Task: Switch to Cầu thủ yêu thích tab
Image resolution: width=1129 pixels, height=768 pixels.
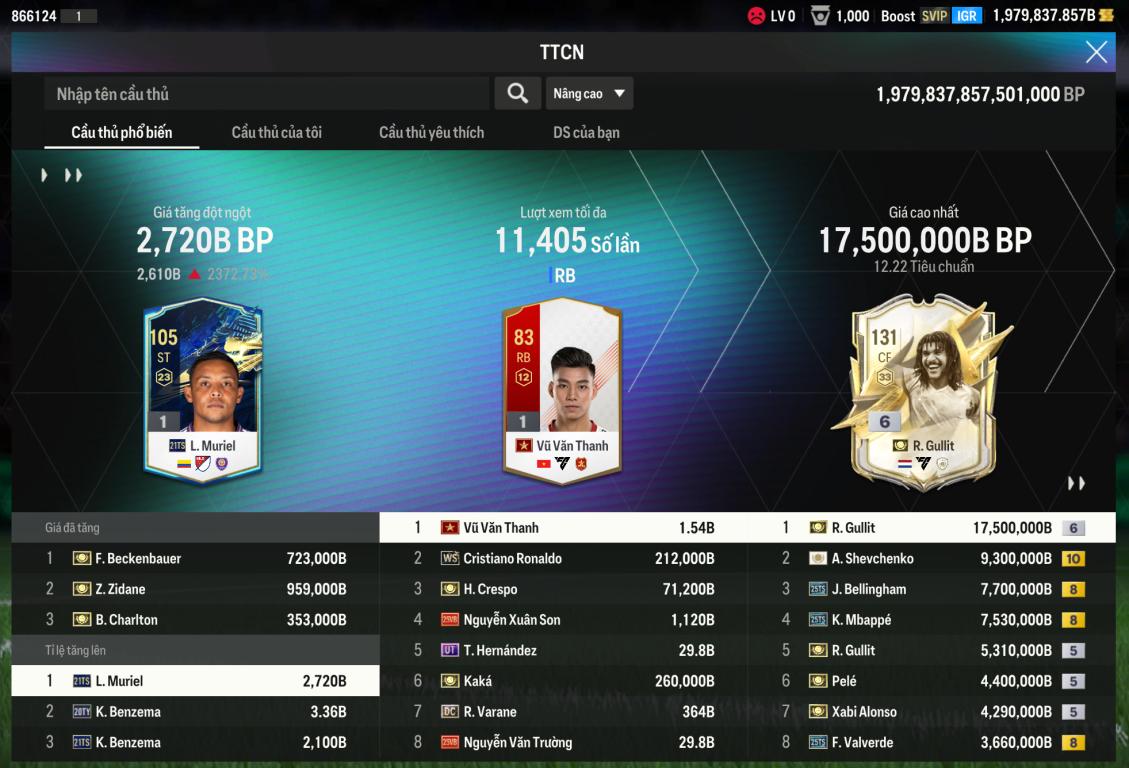Action: 431,133
